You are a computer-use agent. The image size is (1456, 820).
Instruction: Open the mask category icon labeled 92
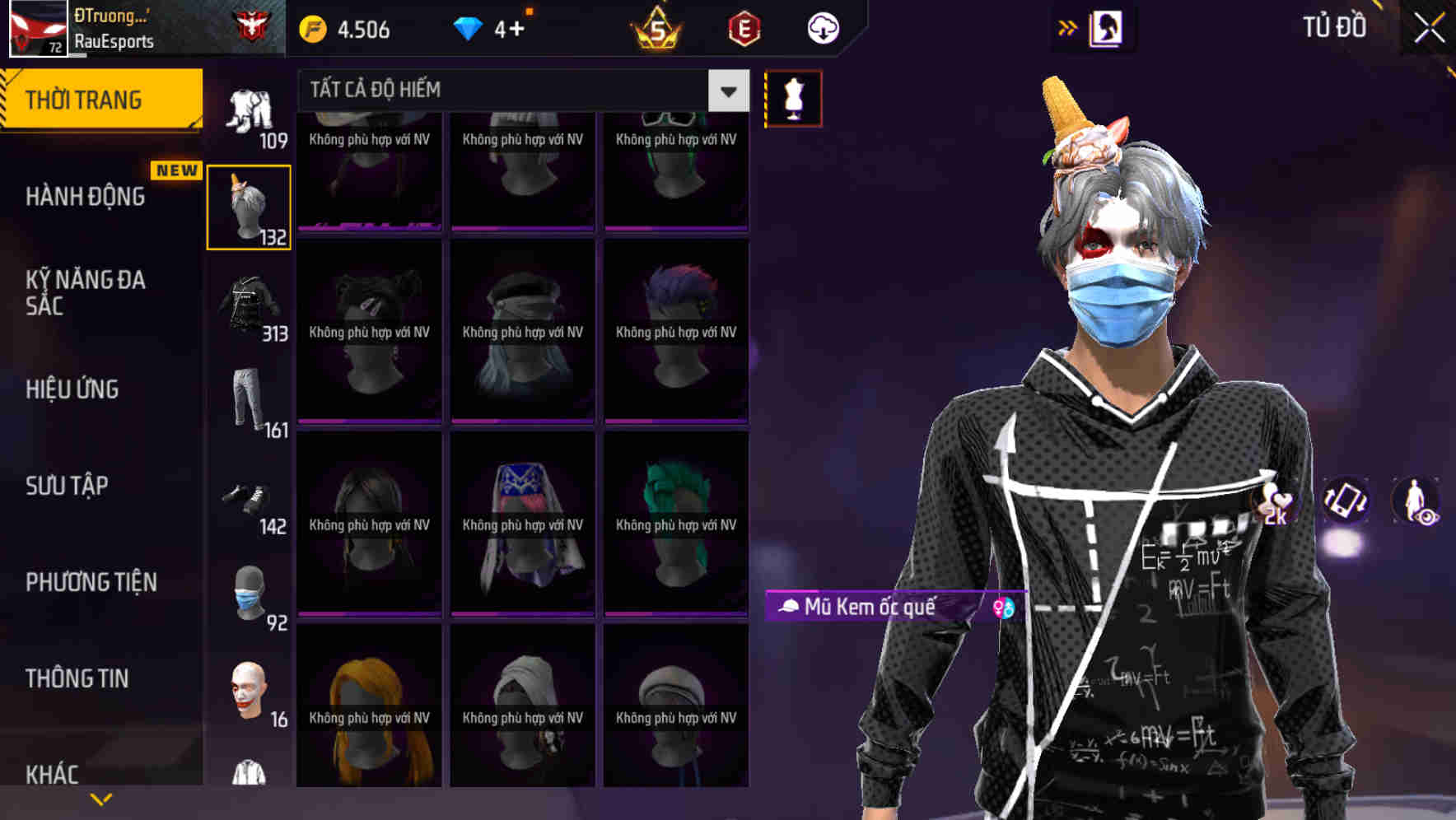tap(249, 593)
